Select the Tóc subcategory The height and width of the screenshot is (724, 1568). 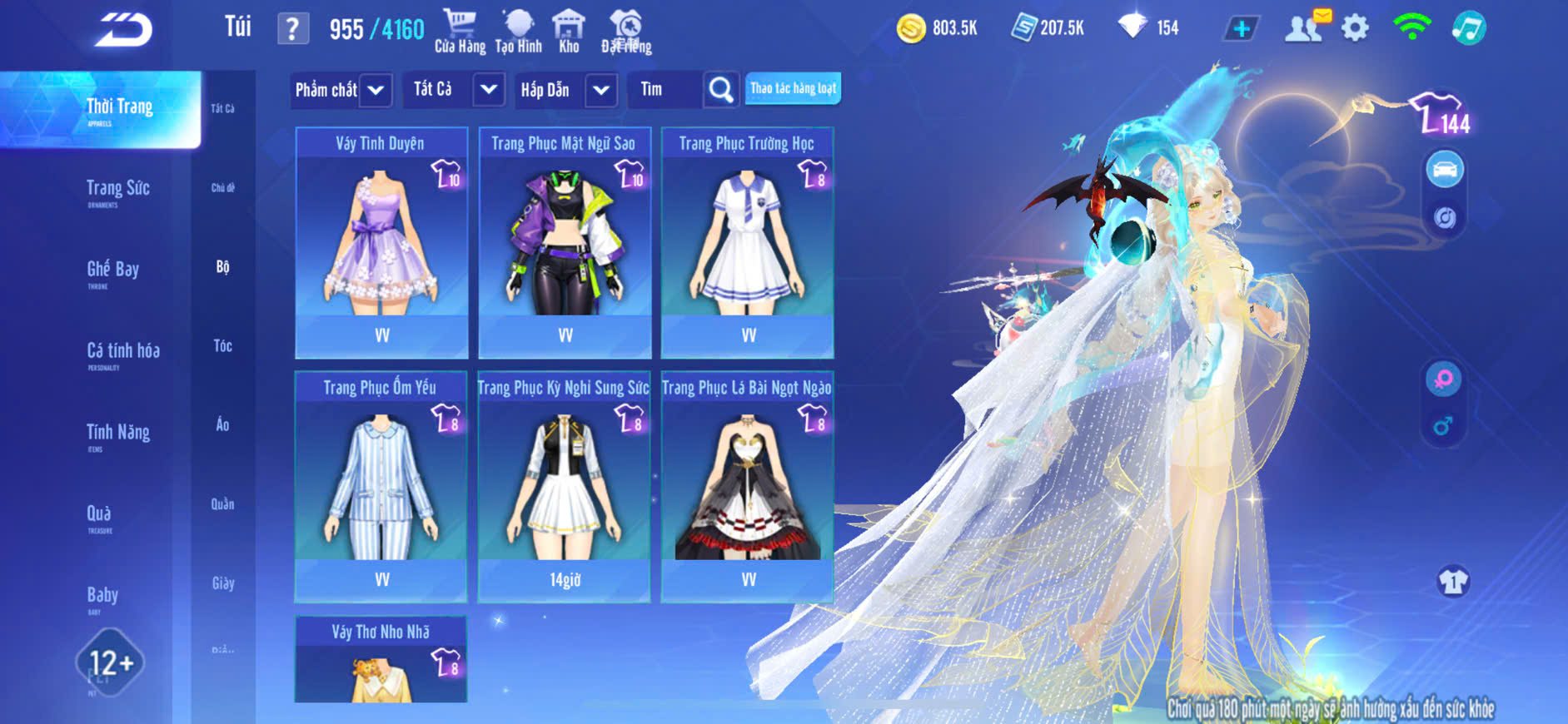[x=222, y=345]
